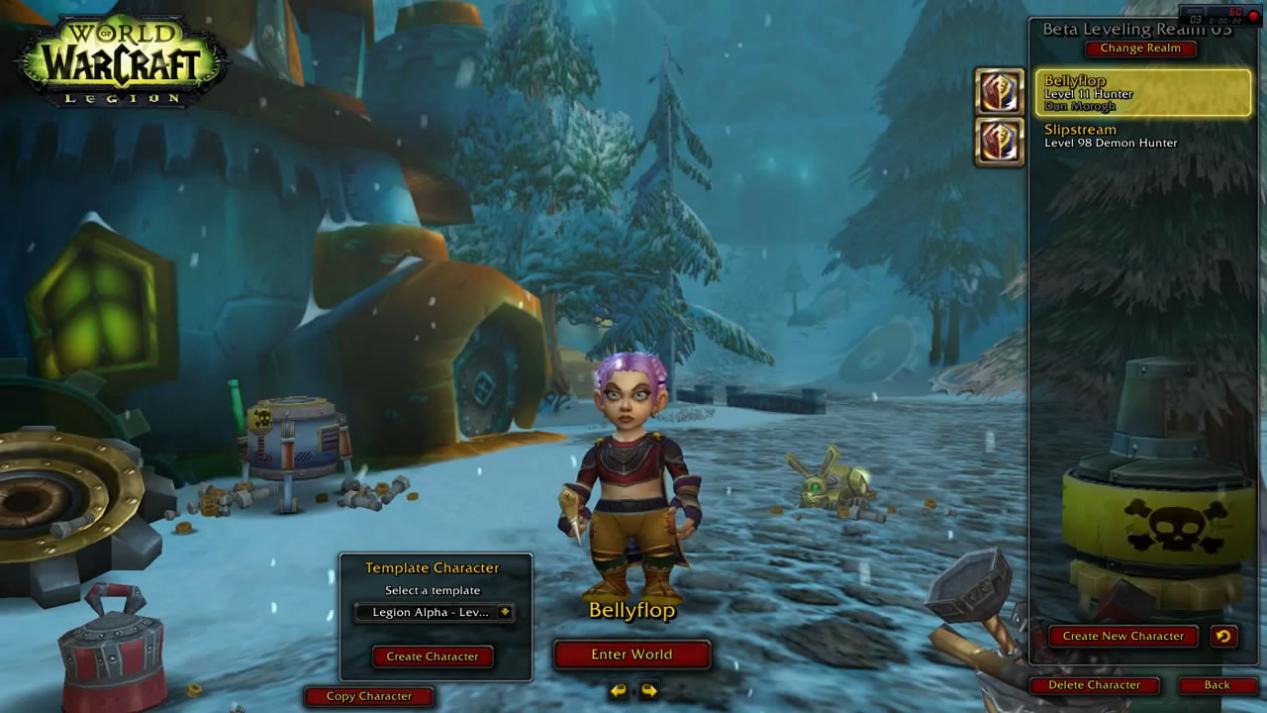The width and height of the screenshot is (1267, 713).
Task: Select the Slipstream Demon Hunter character
Action: [1142, 136]
